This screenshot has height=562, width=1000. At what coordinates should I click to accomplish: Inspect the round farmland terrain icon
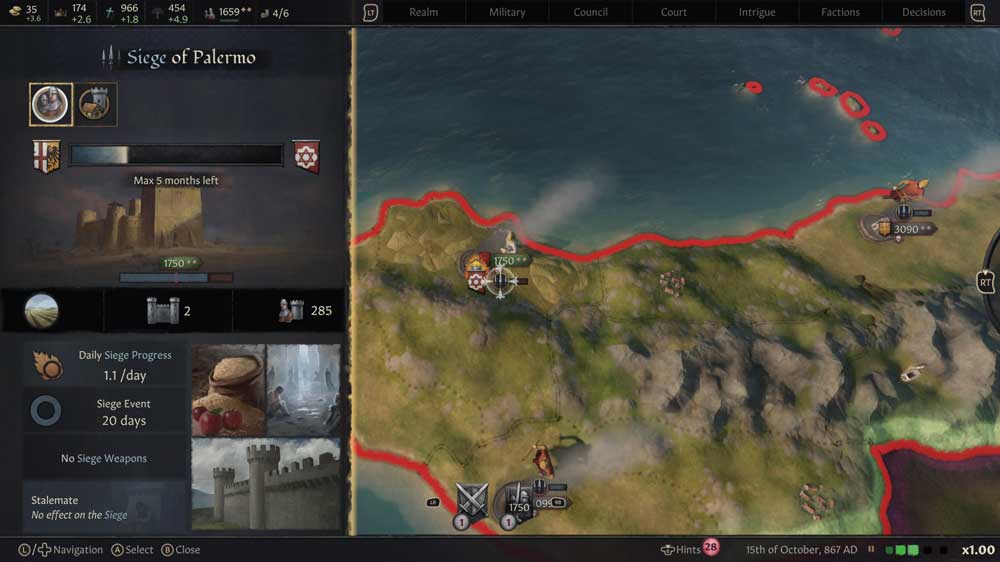[x=42, y=311]
